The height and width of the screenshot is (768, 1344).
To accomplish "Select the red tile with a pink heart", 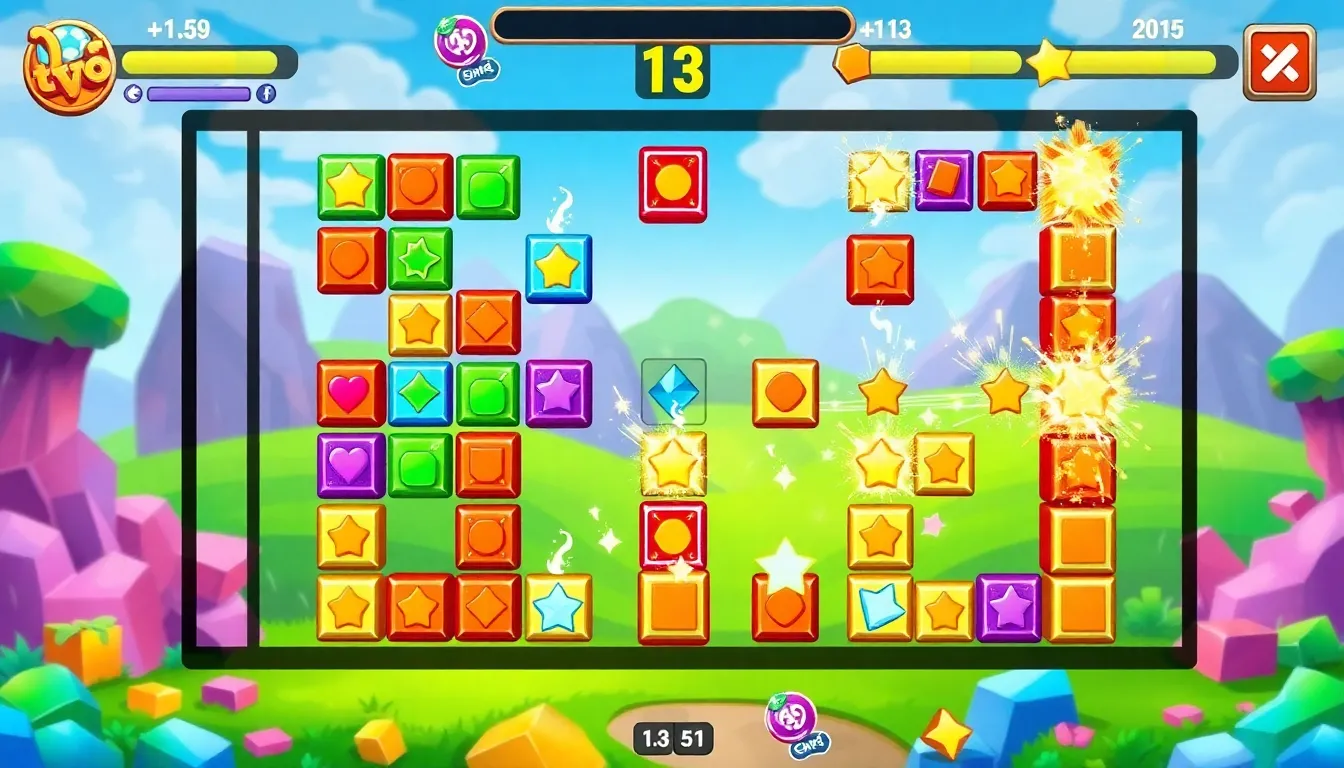I will pos(350,393).
